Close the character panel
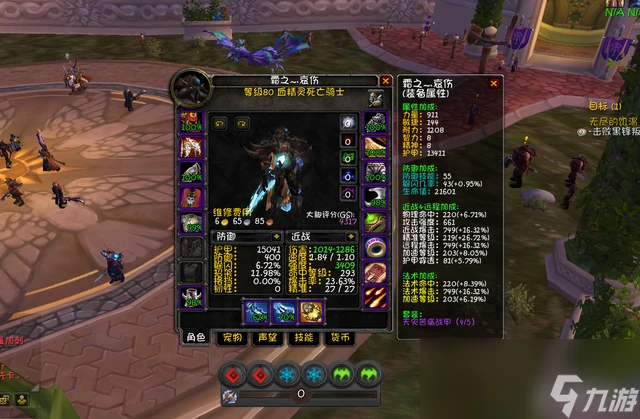This screenshot has height=419, width=640. (386, 80)
